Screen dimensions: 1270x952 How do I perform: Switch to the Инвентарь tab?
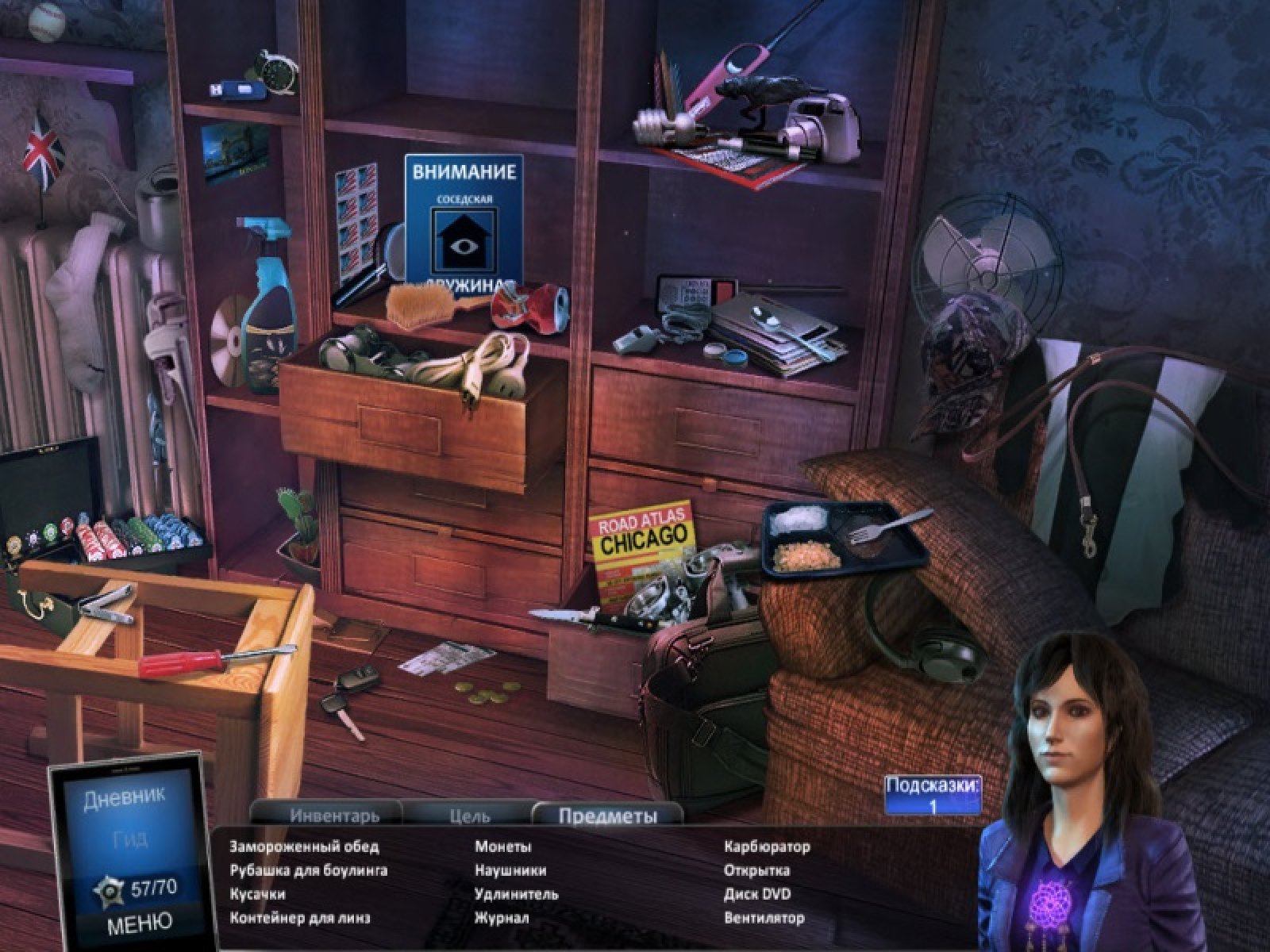[334, 815]
